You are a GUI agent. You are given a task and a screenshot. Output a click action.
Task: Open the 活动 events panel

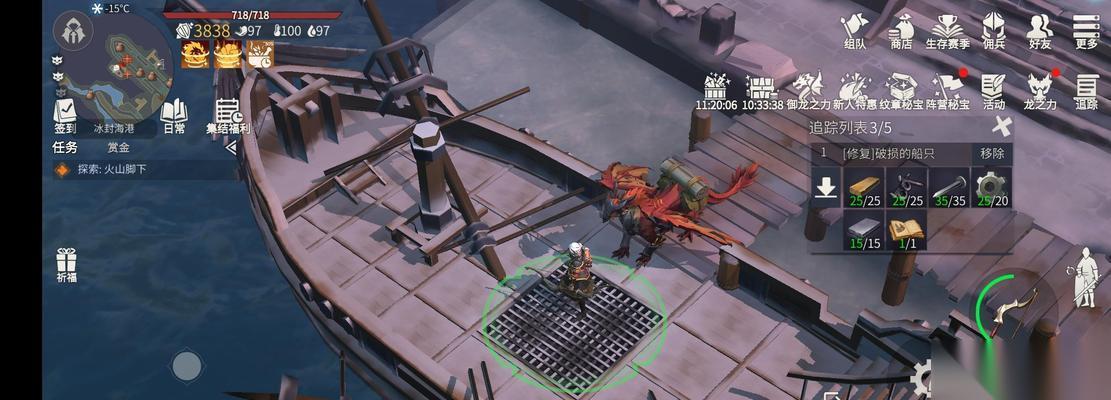tap(993, 90)
